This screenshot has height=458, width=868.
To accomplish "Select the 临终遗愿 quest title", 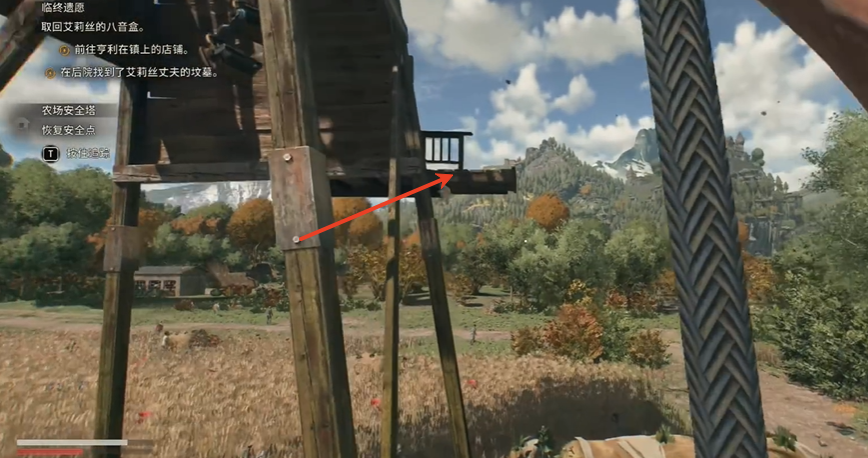I will tap(63, 8).
